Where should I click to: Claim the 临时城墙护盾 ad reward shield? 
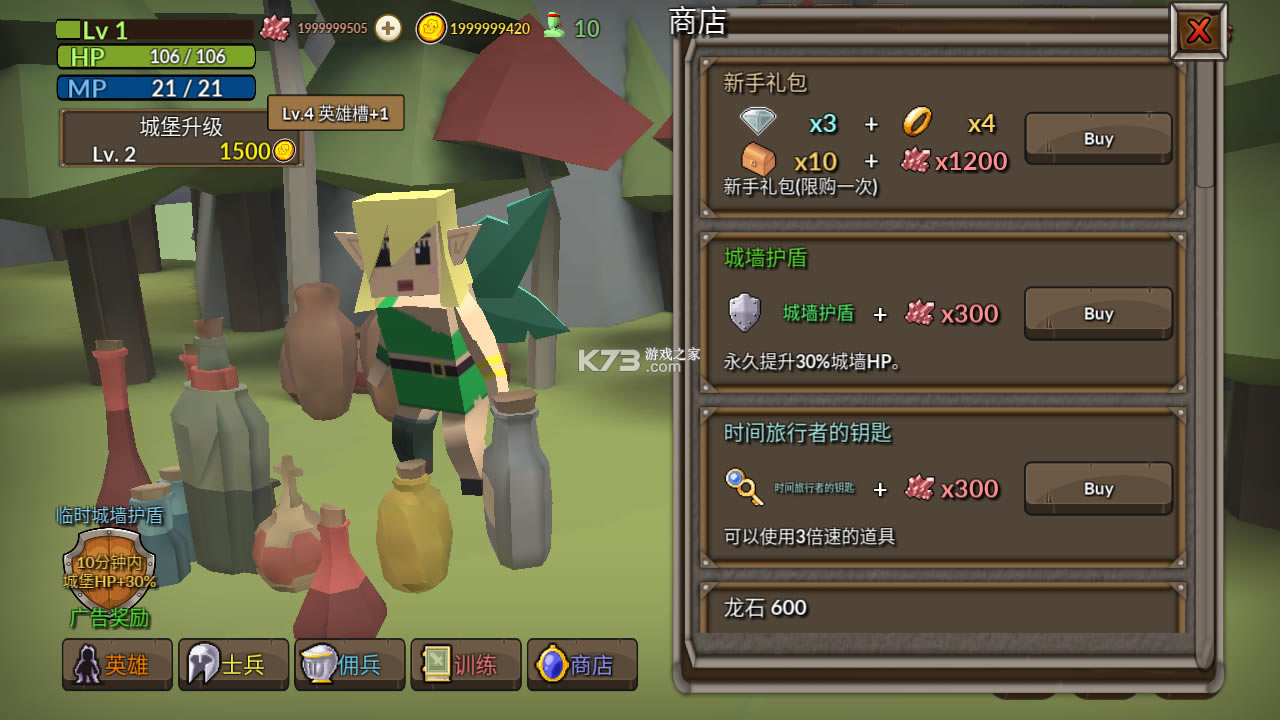pos(110,568)
